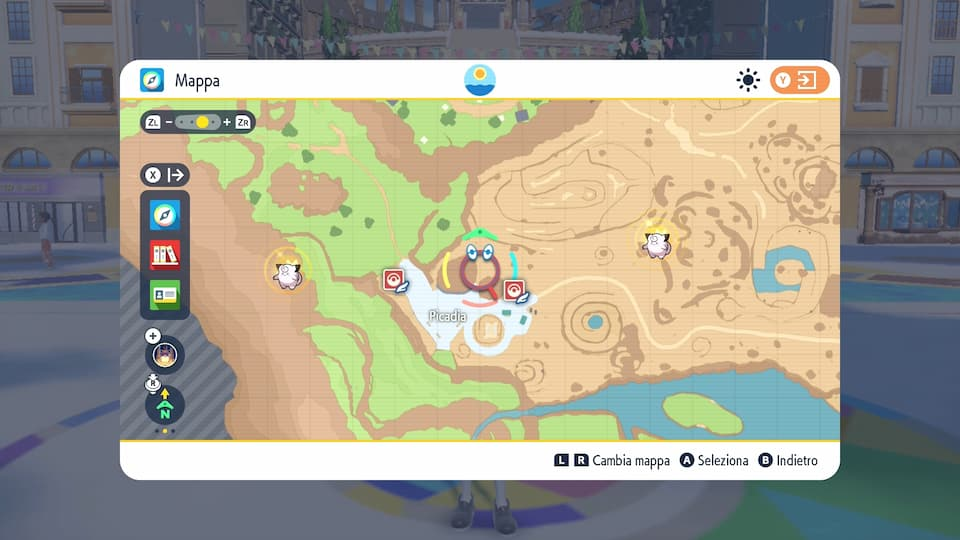Open the compass map app icon
The width and height of the screenshot is (960, 540).
pos(165,214)
